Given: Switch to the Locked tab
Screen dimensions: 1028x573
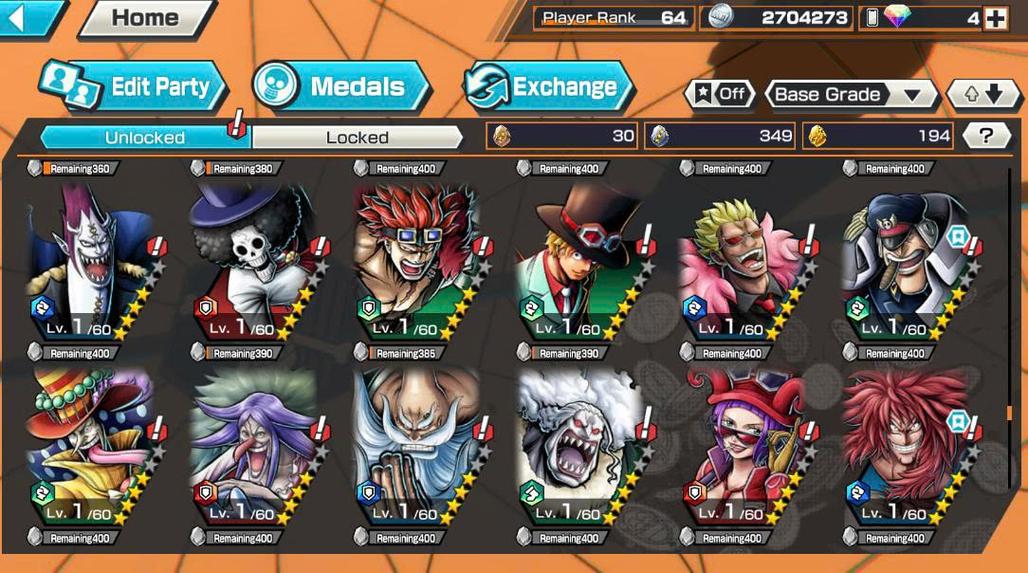Looking at the screenshot, I should (357, 137).
